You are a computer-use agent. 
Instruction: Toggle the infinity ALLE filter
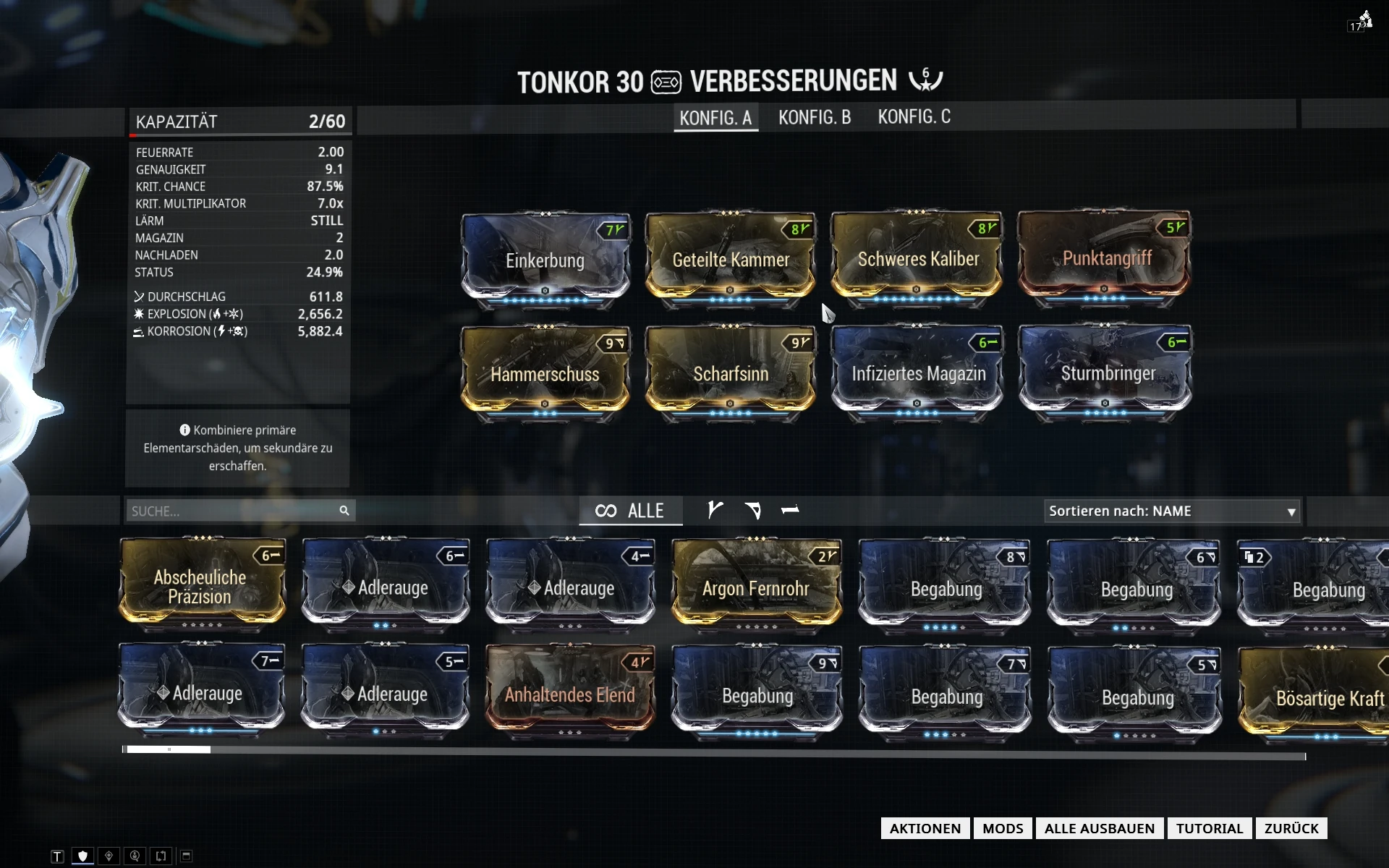(631, 511)
